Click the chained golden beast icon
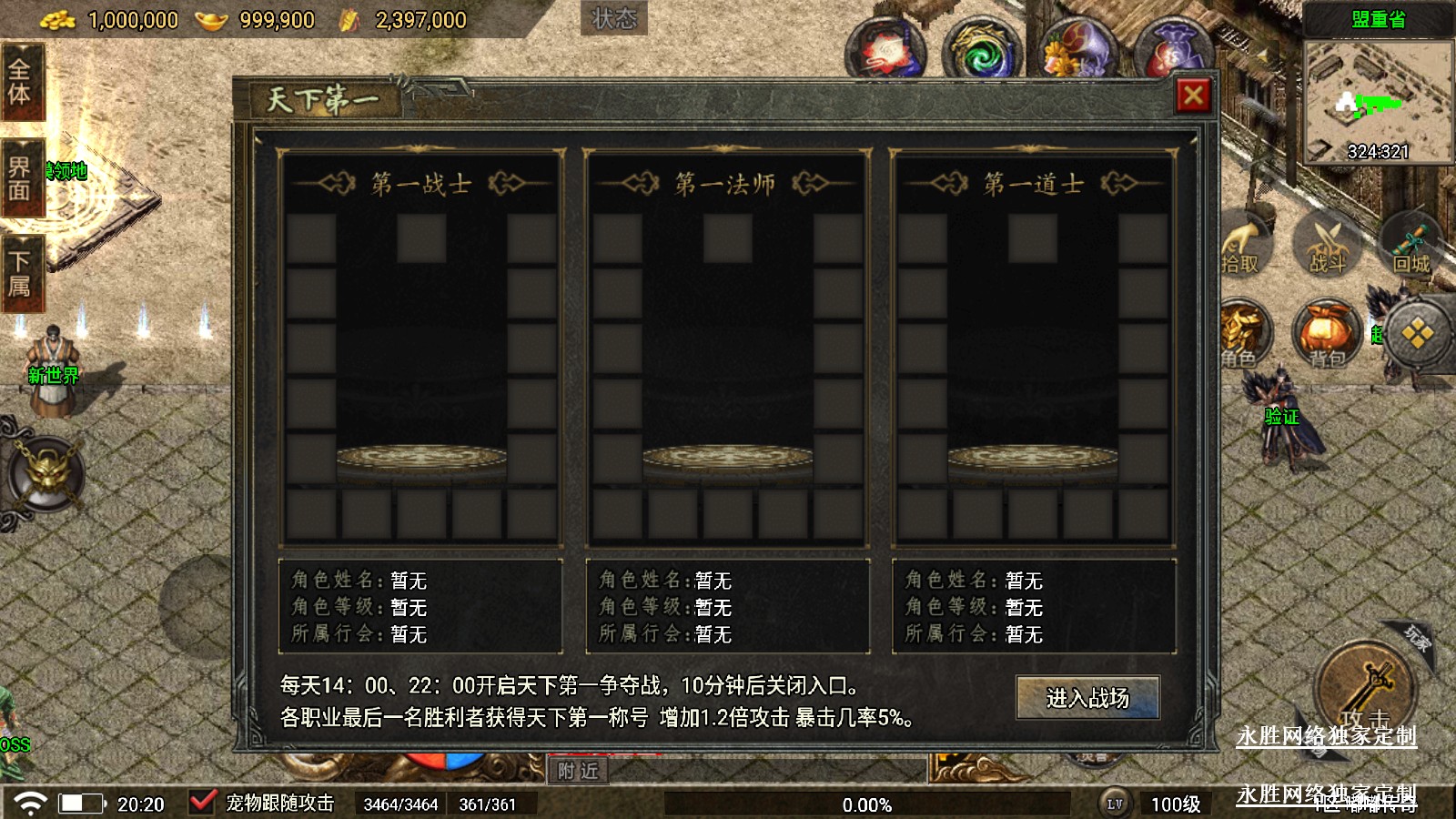1456x819 pixels. click(45, 473)
